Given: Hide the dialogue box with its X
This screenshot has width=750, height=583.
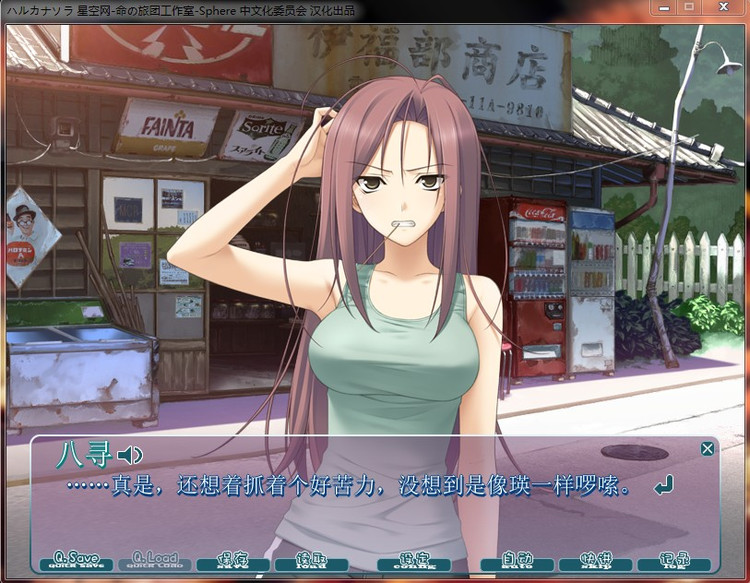Looking at the screenshot, I should tap(708, 449).
